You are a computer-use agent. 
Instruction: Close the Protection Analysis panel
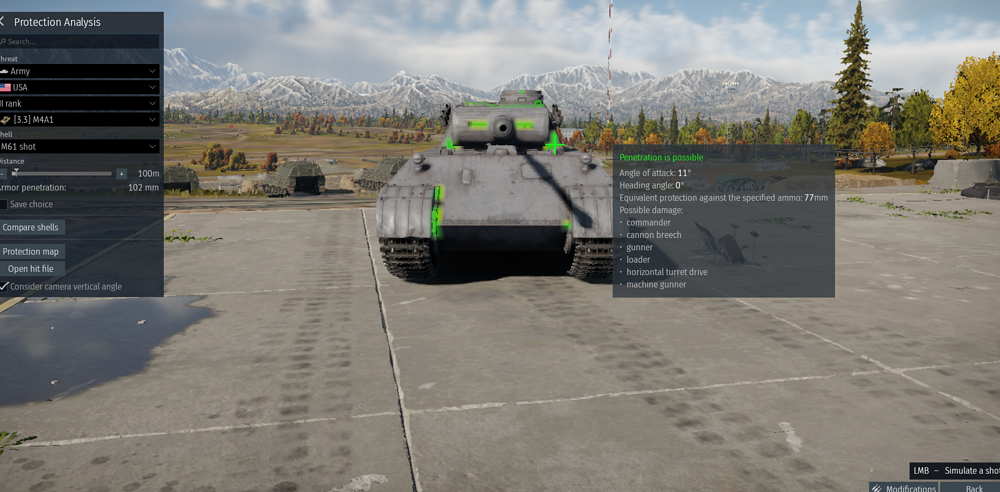3,21
